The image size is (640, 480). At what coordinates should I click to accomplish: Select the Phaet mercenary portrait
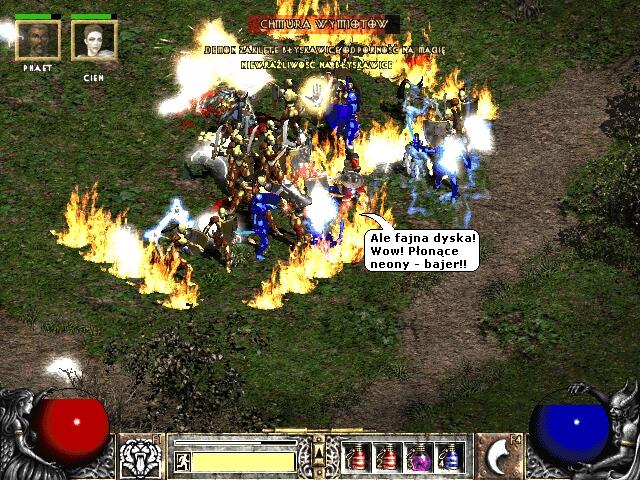pos(38,40)
